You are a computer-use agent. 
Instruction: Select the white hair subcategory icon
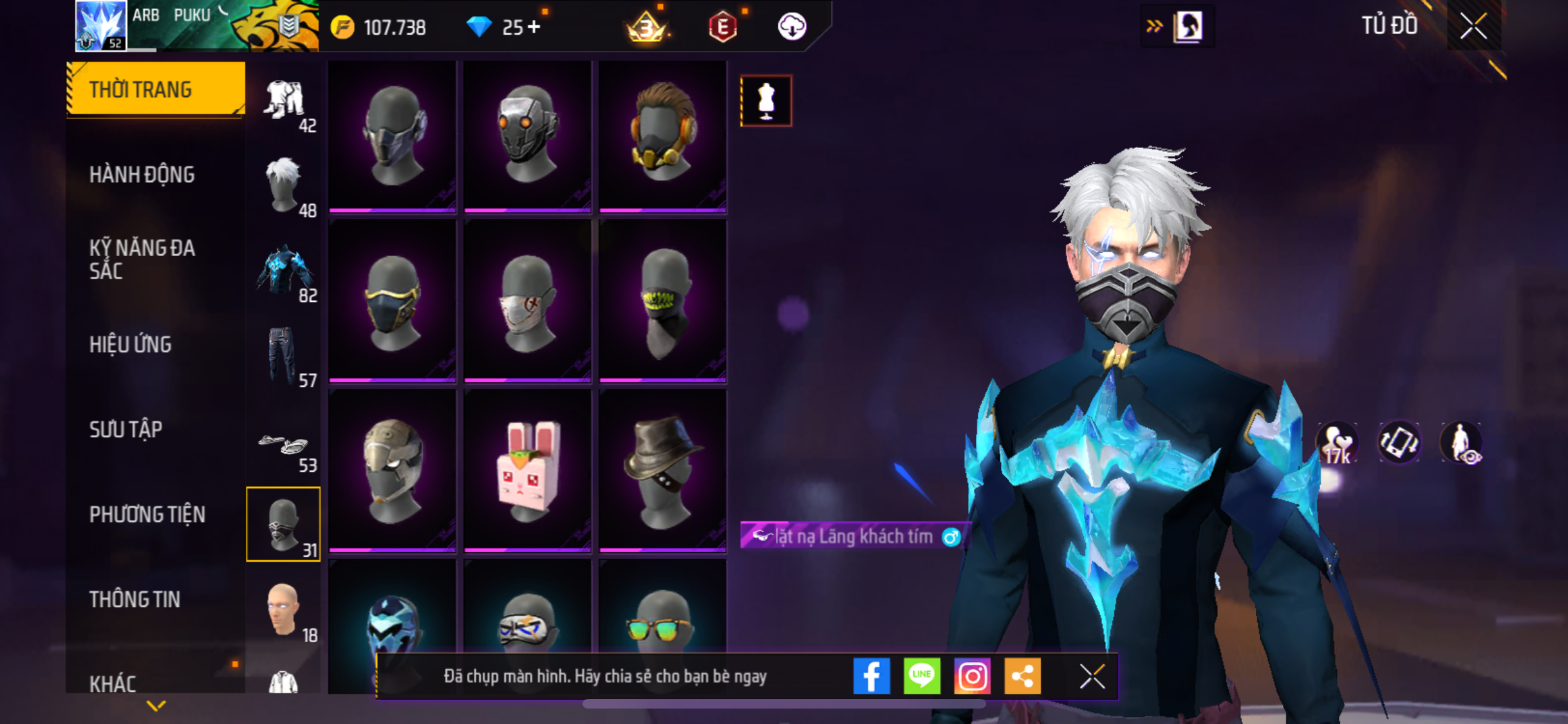tap(283, 185)
